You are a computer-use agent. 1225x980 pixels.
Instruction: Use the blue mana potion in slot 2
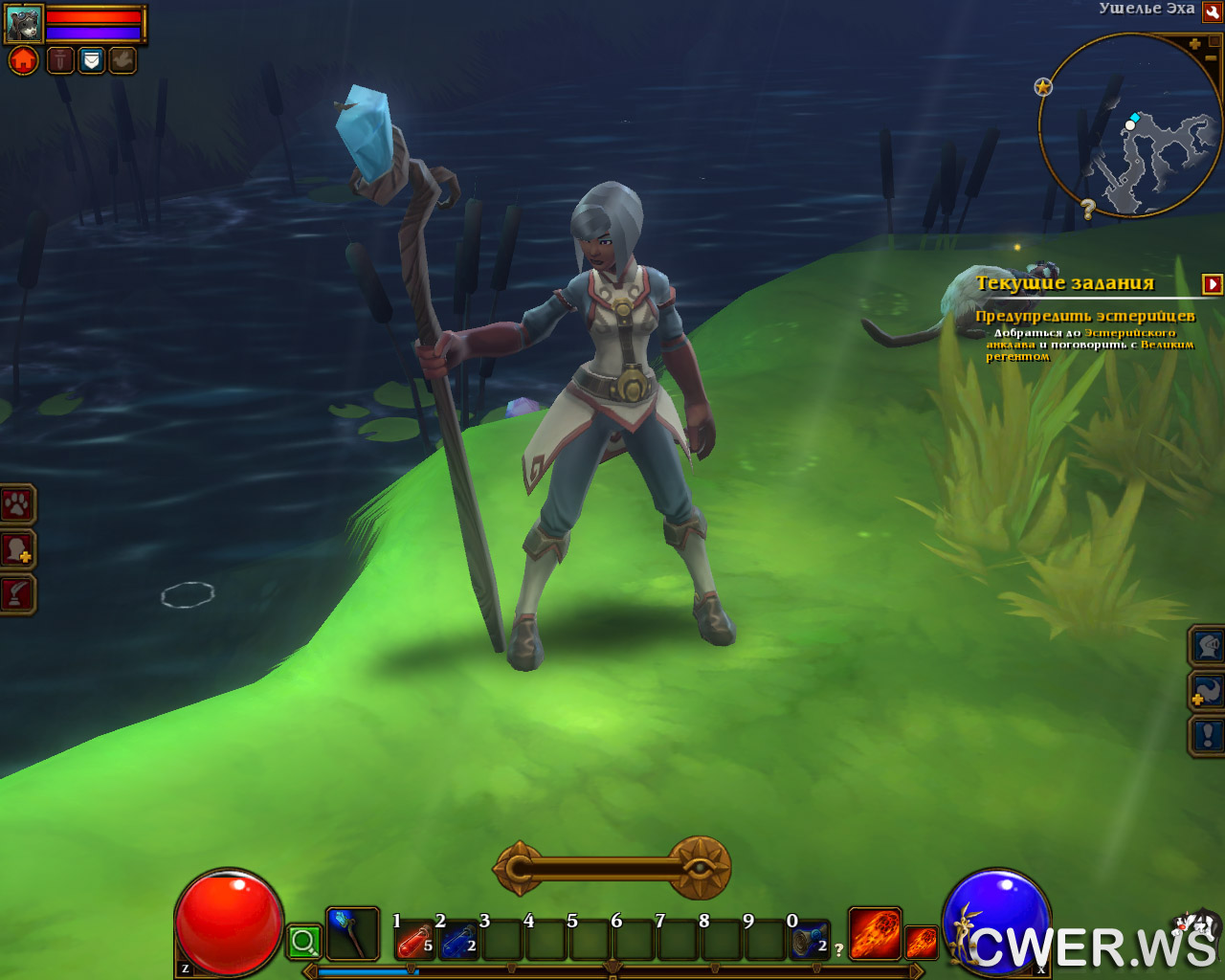click(x=459, y=942)
